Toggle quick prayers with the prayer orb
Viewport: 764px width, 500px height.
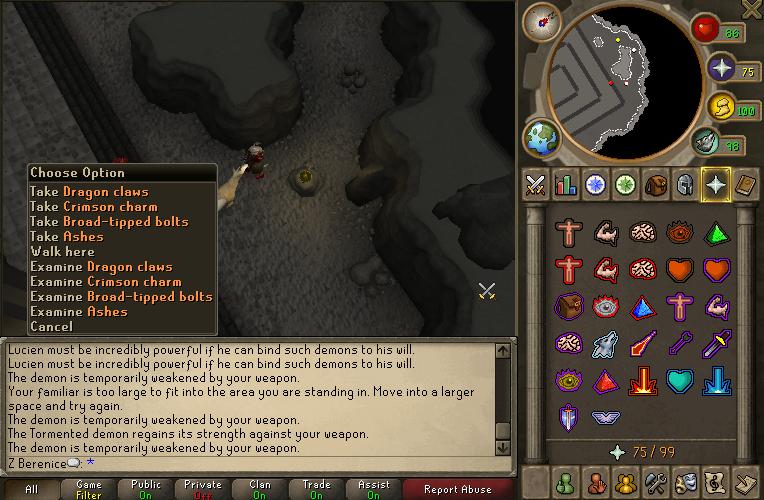click(723, 68)
